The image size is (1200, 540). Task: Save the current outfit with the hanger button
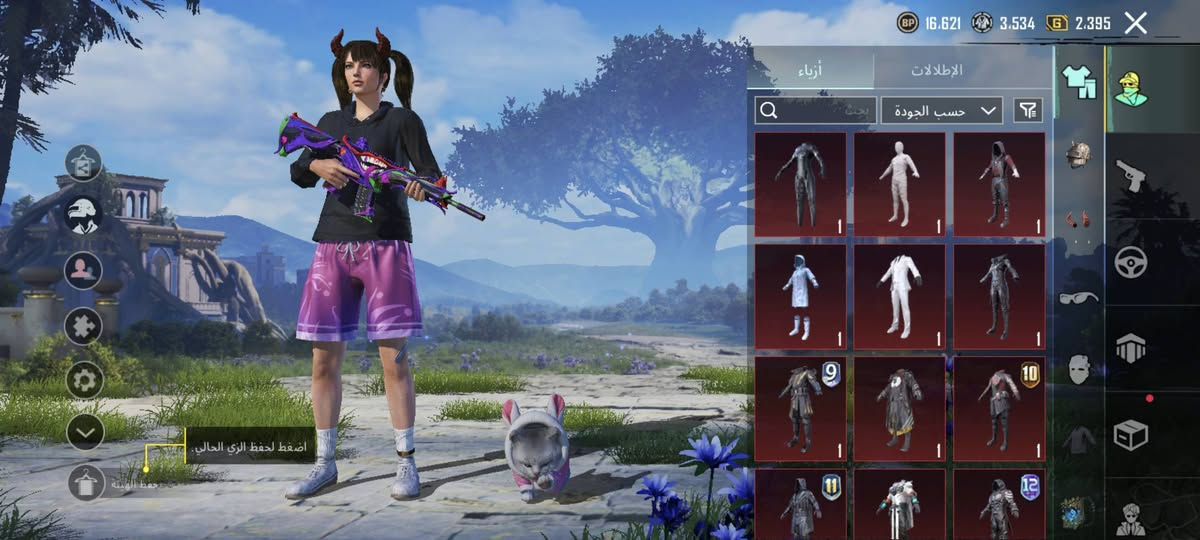point(87,483)
